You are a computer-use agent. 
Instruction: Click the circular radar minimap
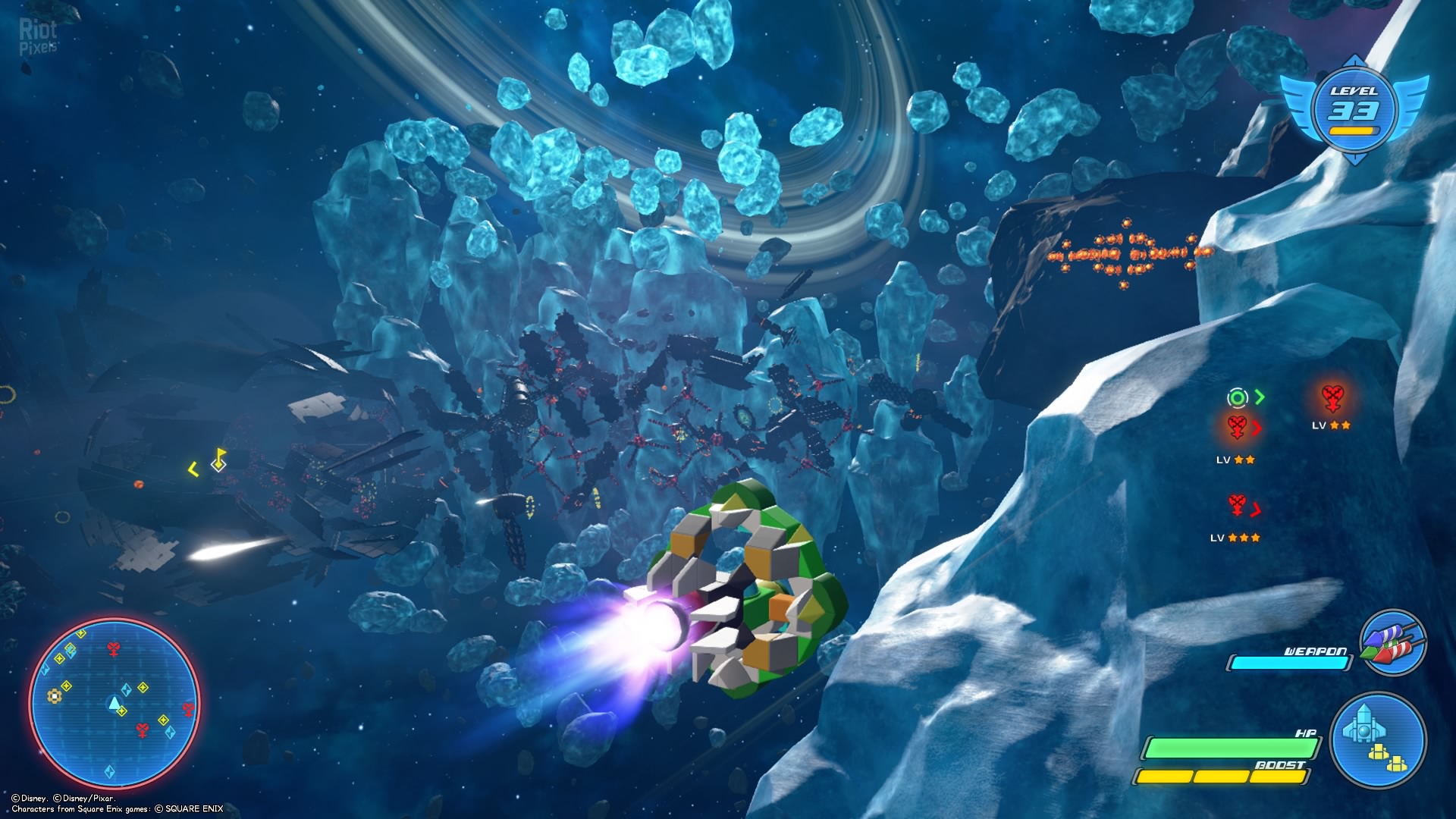pos(115,703)
